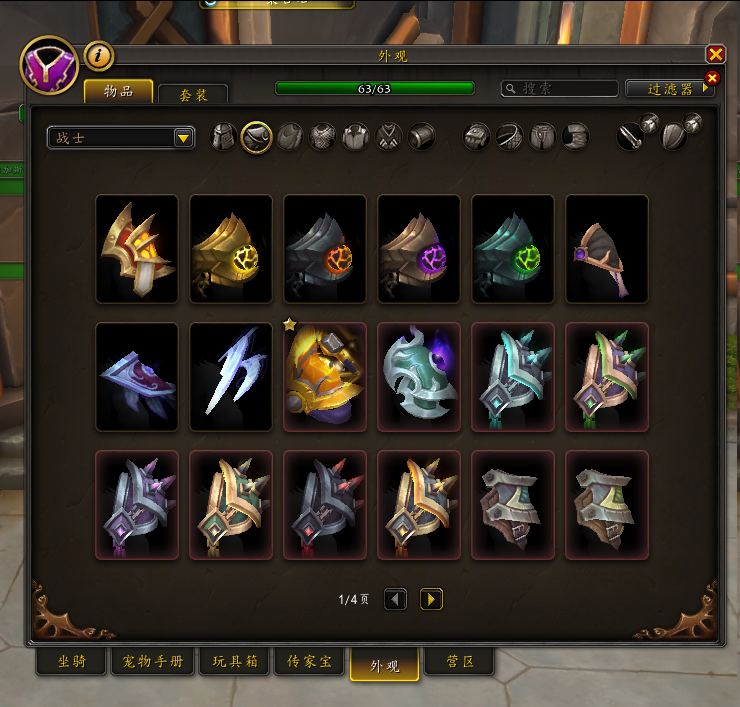
Task: Open the 营区 campsite tab
Action: [459, 662]
